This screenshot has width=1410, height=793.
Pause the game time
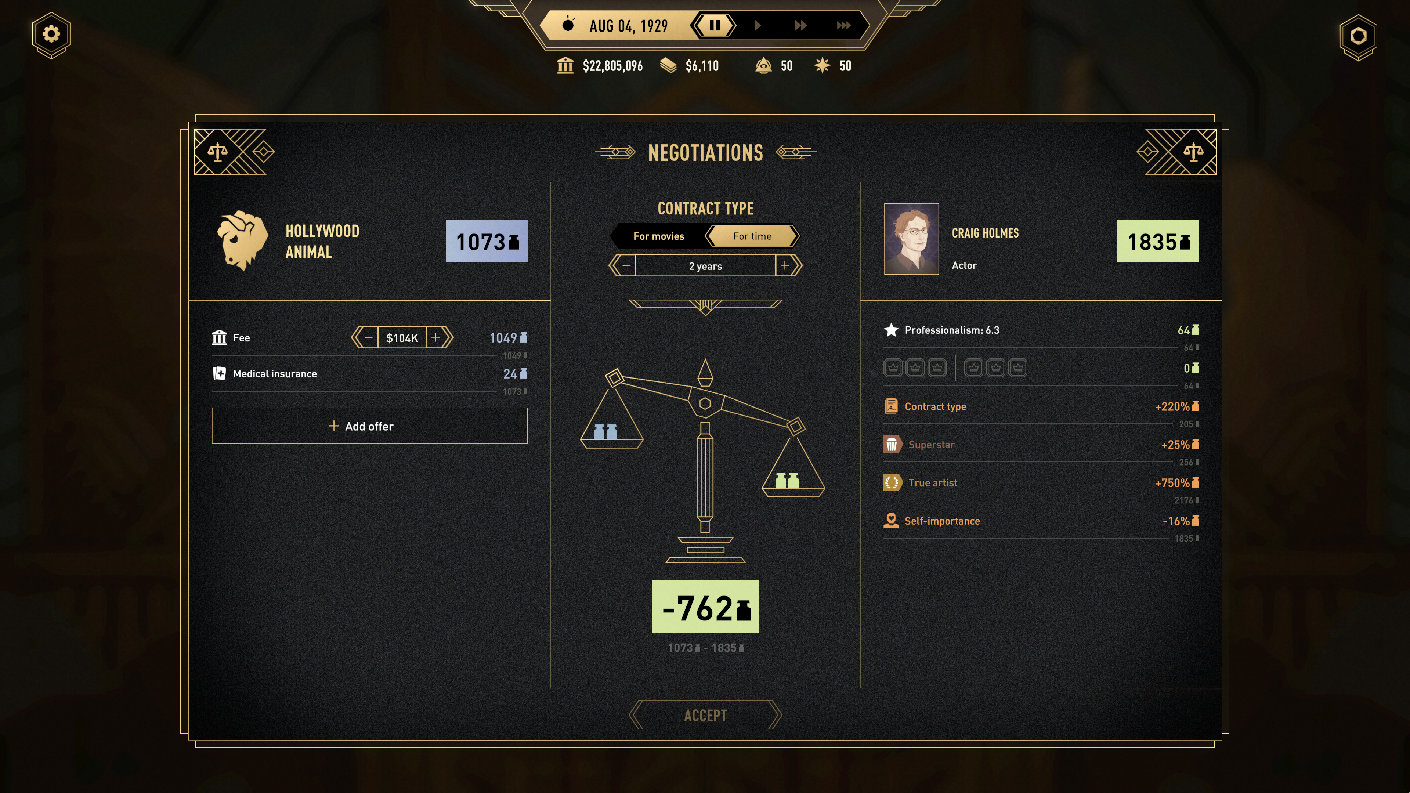tap(715, 26)
